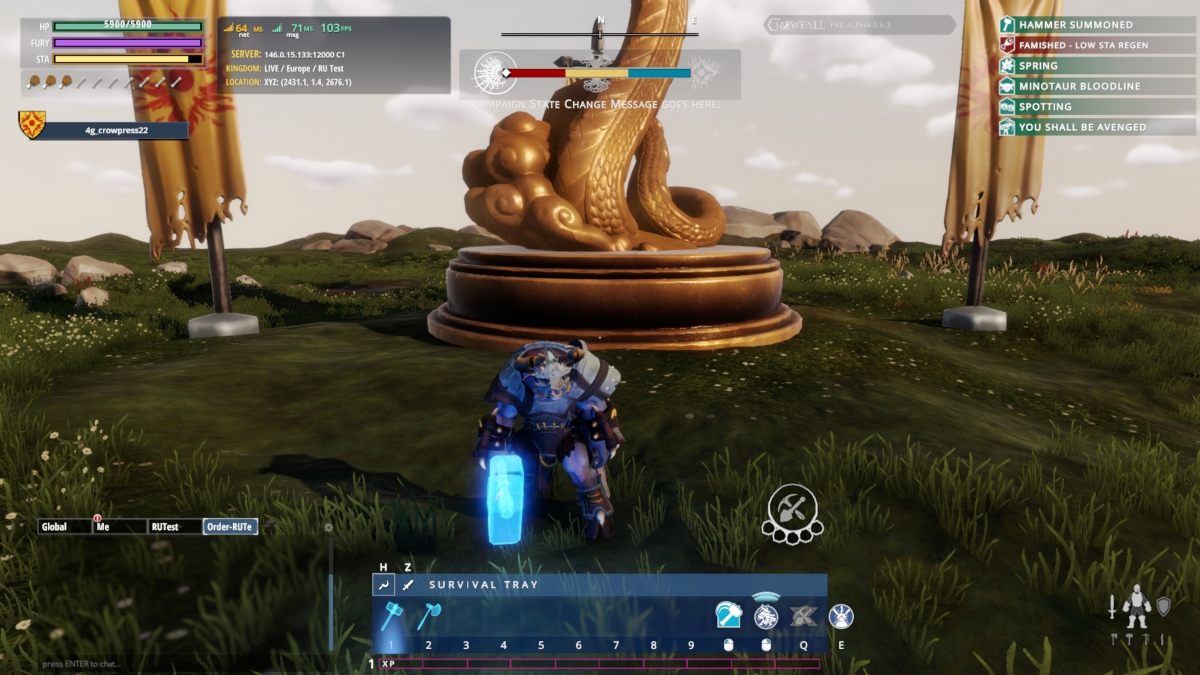This screenshot has width=1200, height=675.
Task: Inspect the Minotaur Bloodline buff entry
Action: point(1075,86)
